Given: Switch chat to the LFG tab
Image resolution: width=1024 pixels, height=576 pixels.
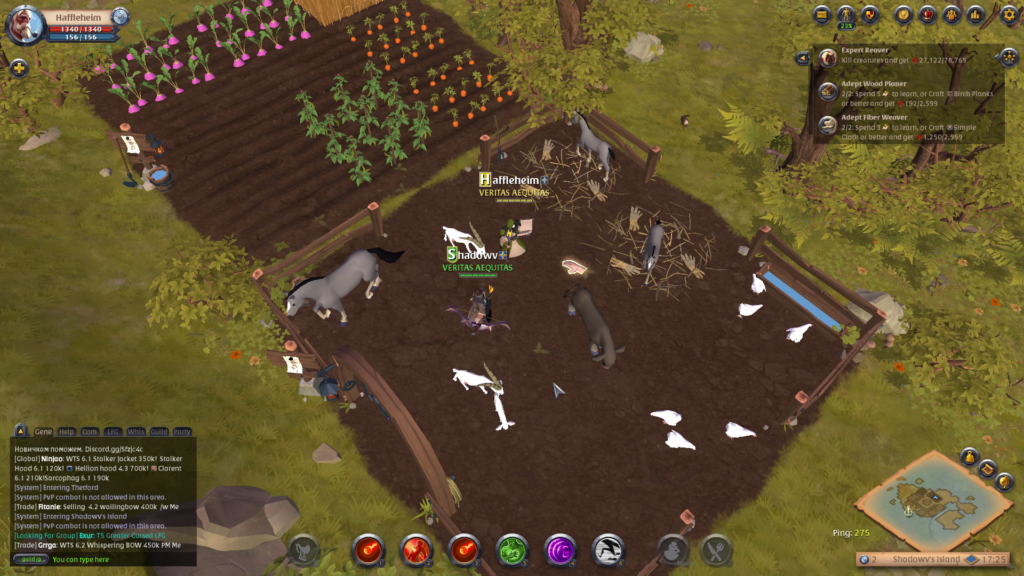Looking at the screenshot, I should [113, 432].
